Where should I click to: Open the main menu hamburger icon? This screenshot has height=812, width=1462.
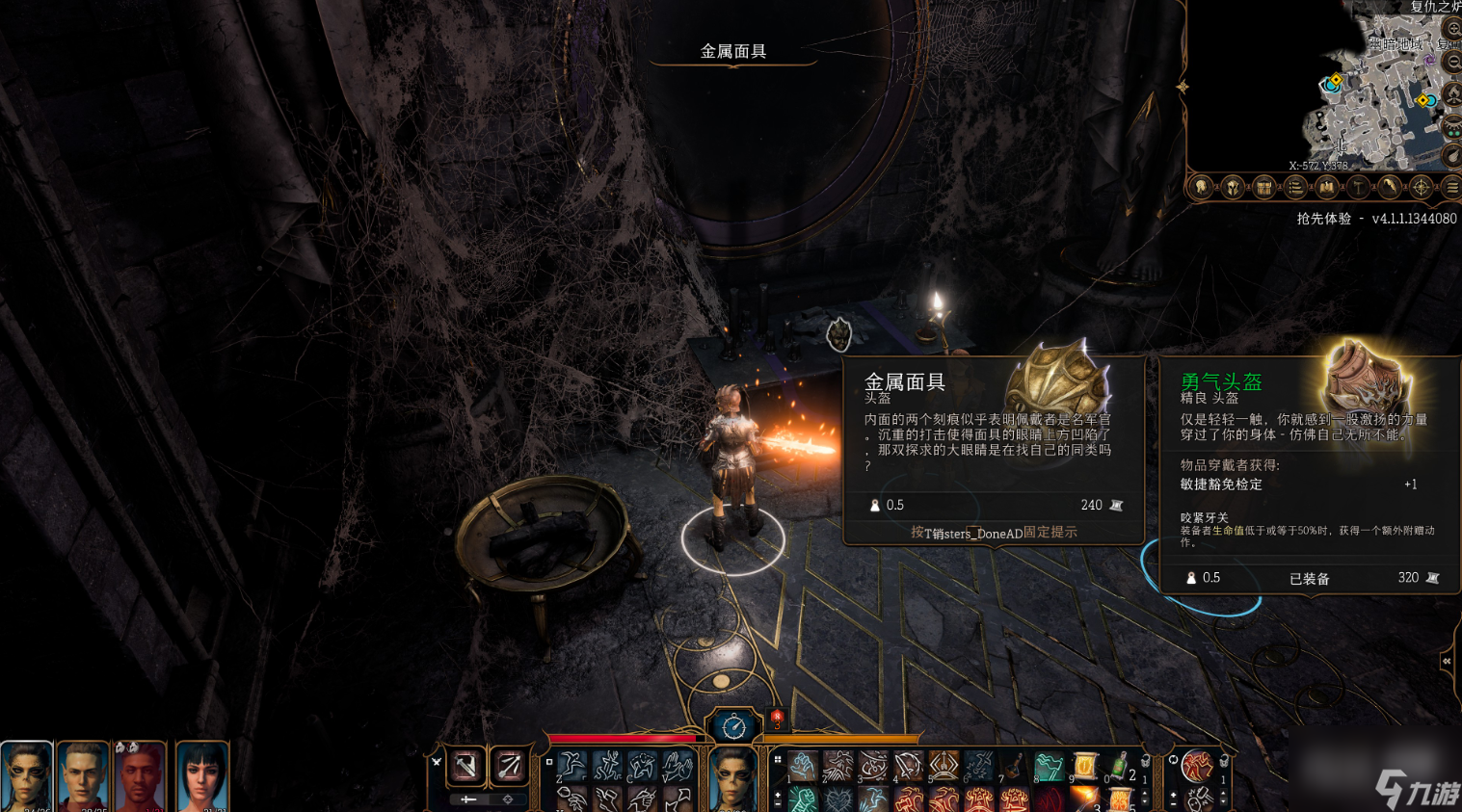[1451, 188]
